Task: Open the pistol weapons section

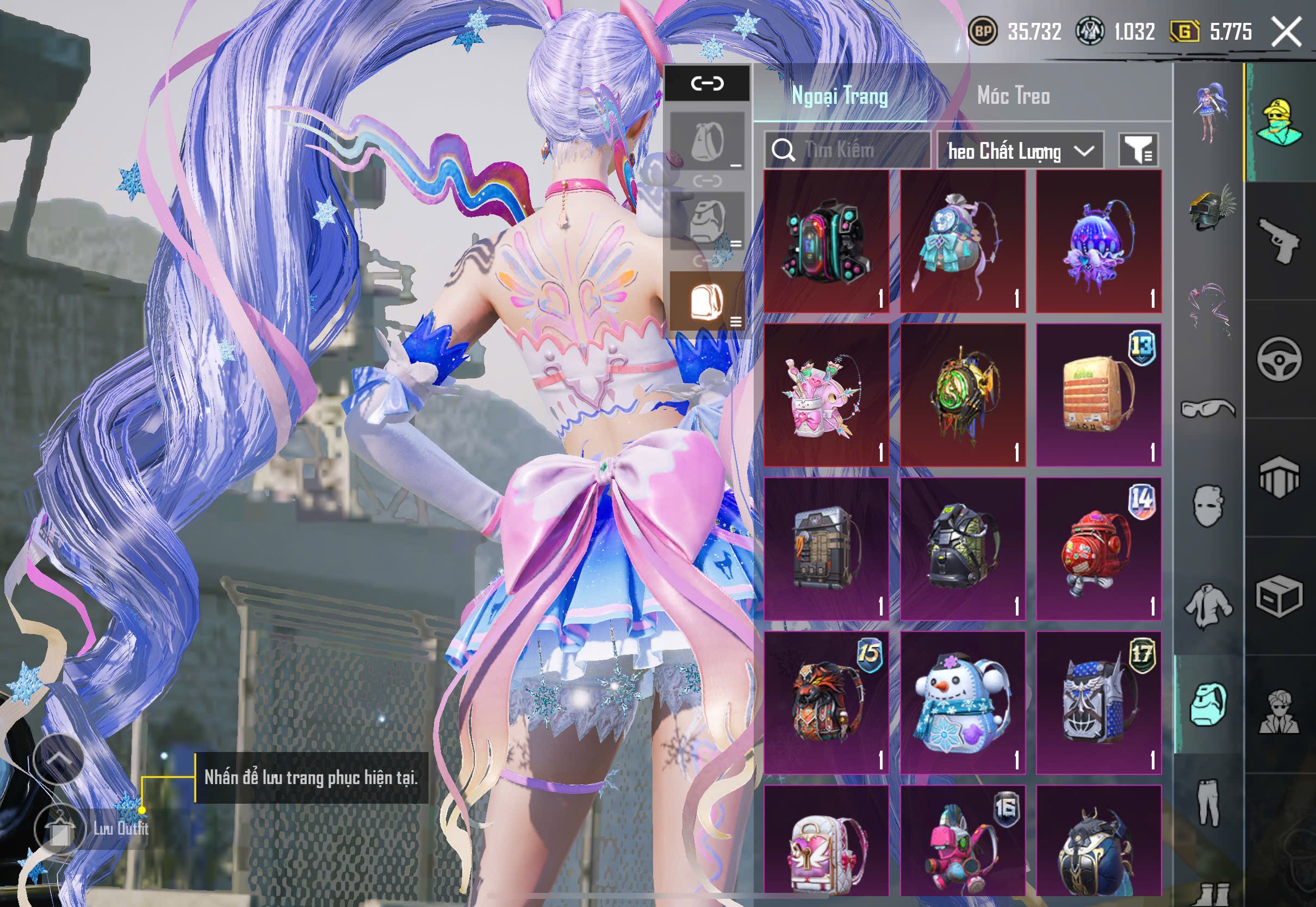Action: click(1279, 240)
